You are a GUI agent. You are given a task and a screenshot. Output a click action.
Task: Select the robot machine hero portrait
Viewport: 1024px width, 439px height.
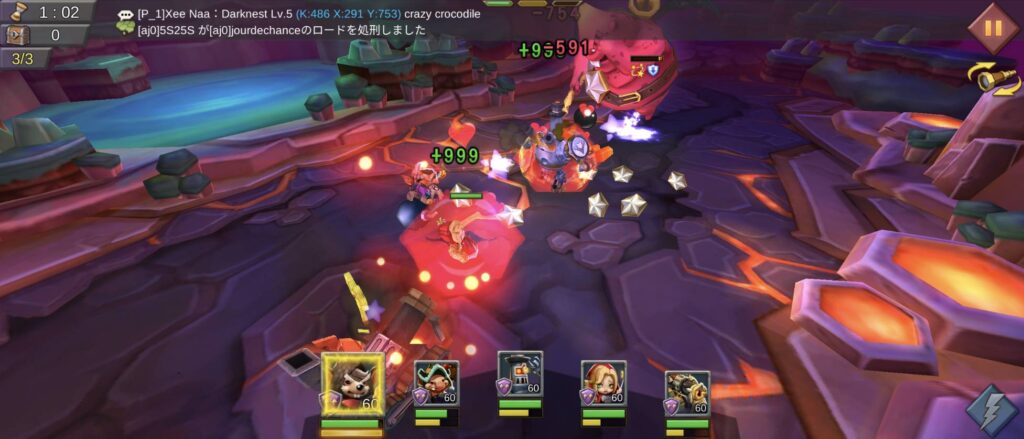[x=520, y=375]
